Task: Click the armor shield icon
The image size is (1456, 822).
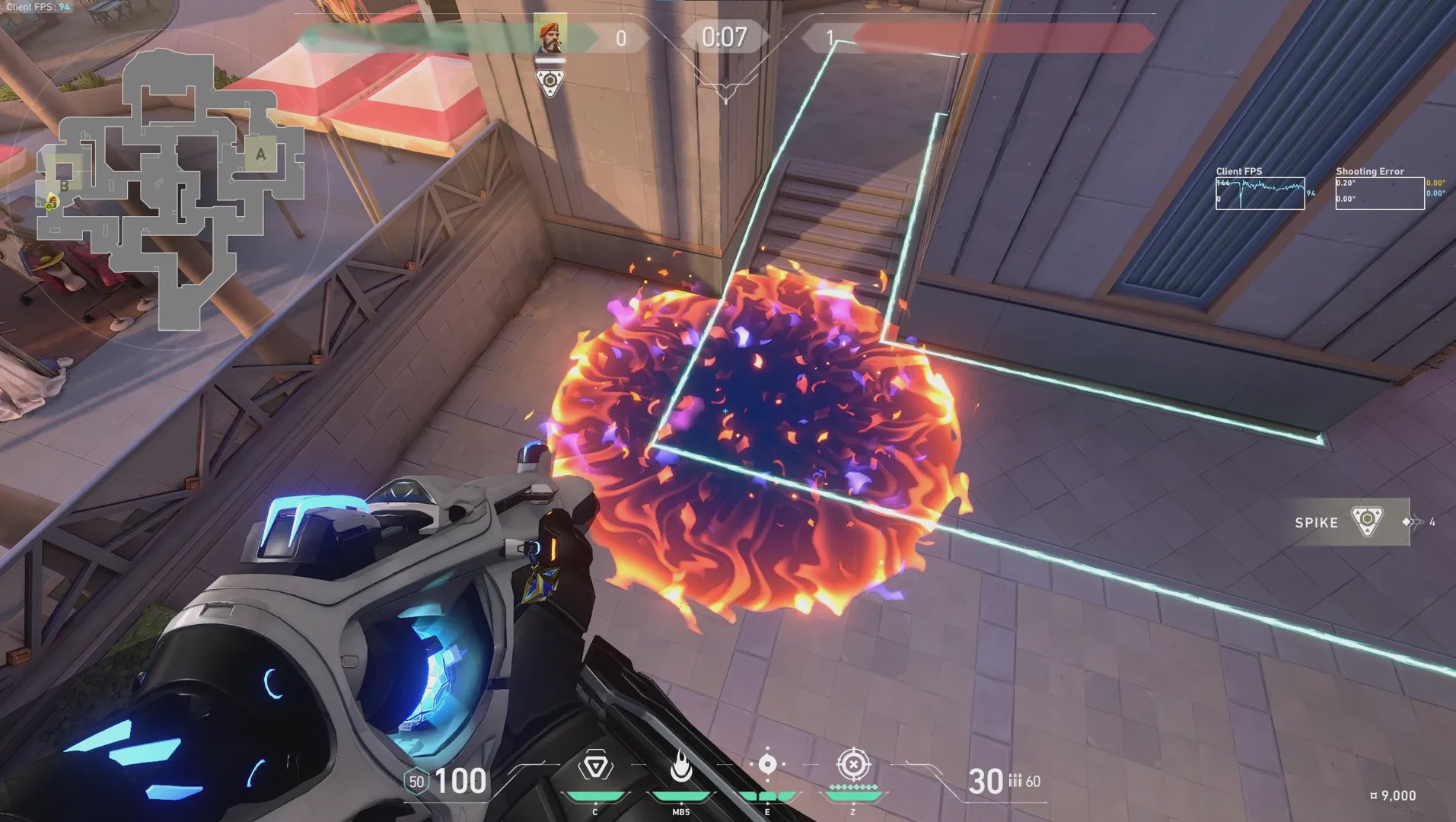Action: click(x=416, y=782)
